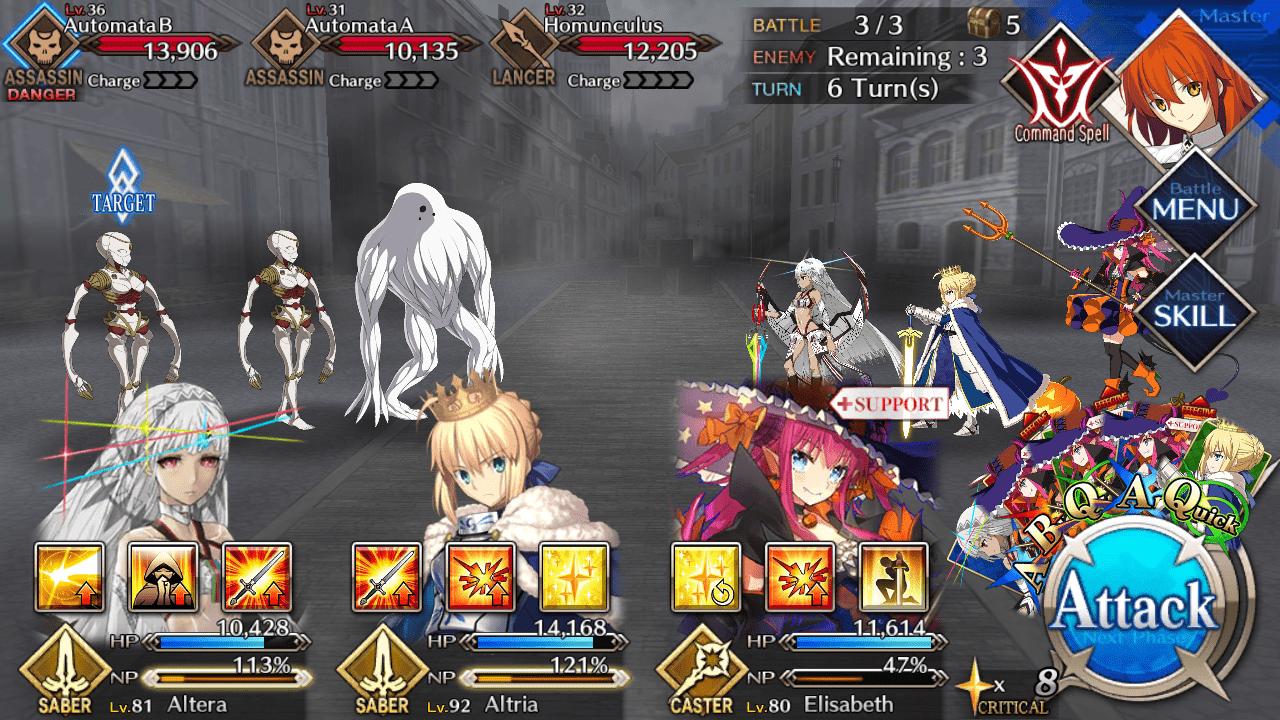This screenshot has height=720, width=1280.
Task: Activate Altera's sword attack-up skill
Action: pyautogui.click(x=257, y=577)
